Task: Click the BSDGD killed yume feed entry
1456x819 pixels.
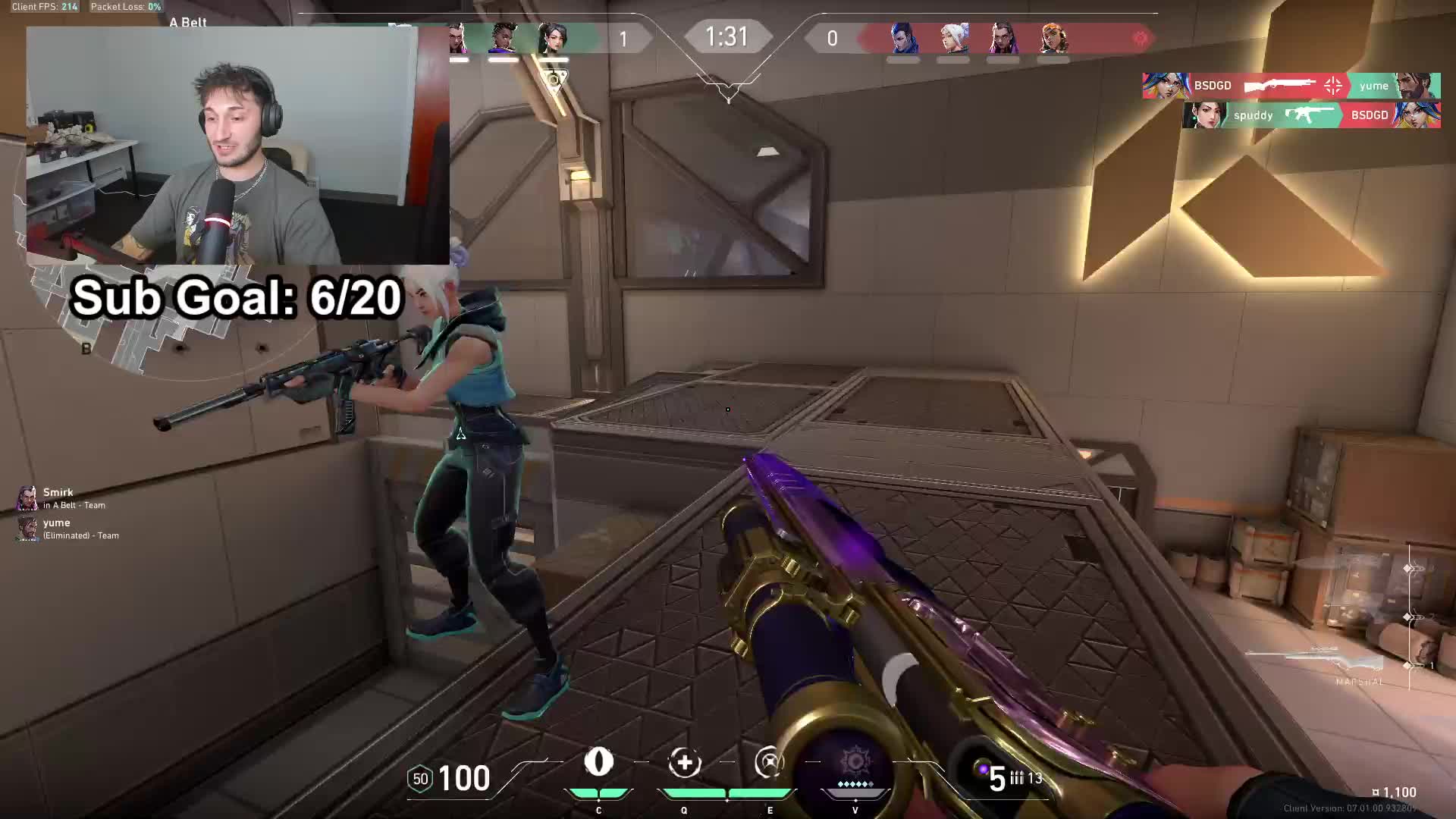Action: click(1291, 86)
